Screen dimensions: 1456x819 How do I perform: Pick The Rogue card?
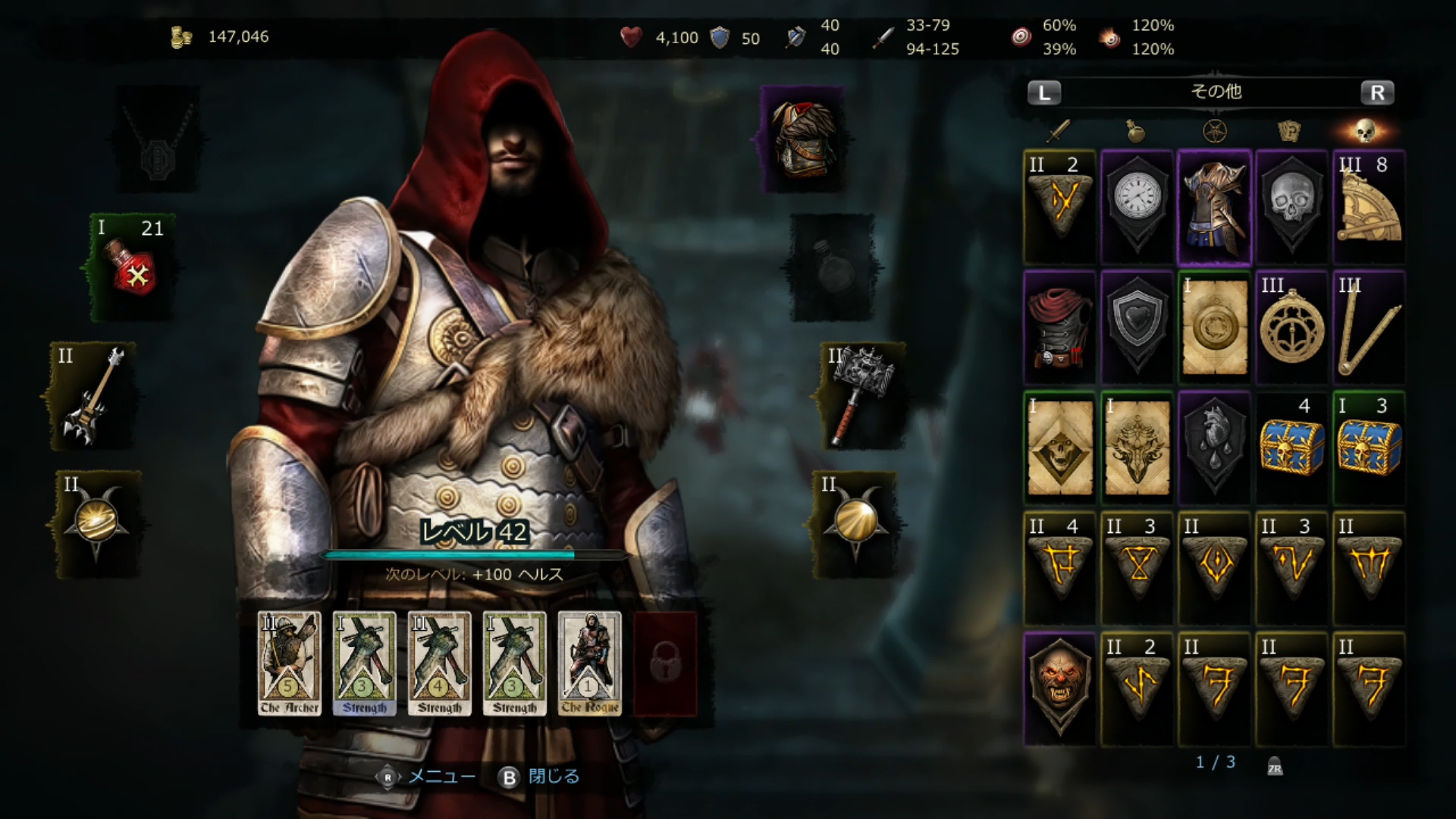coord(589,664)
